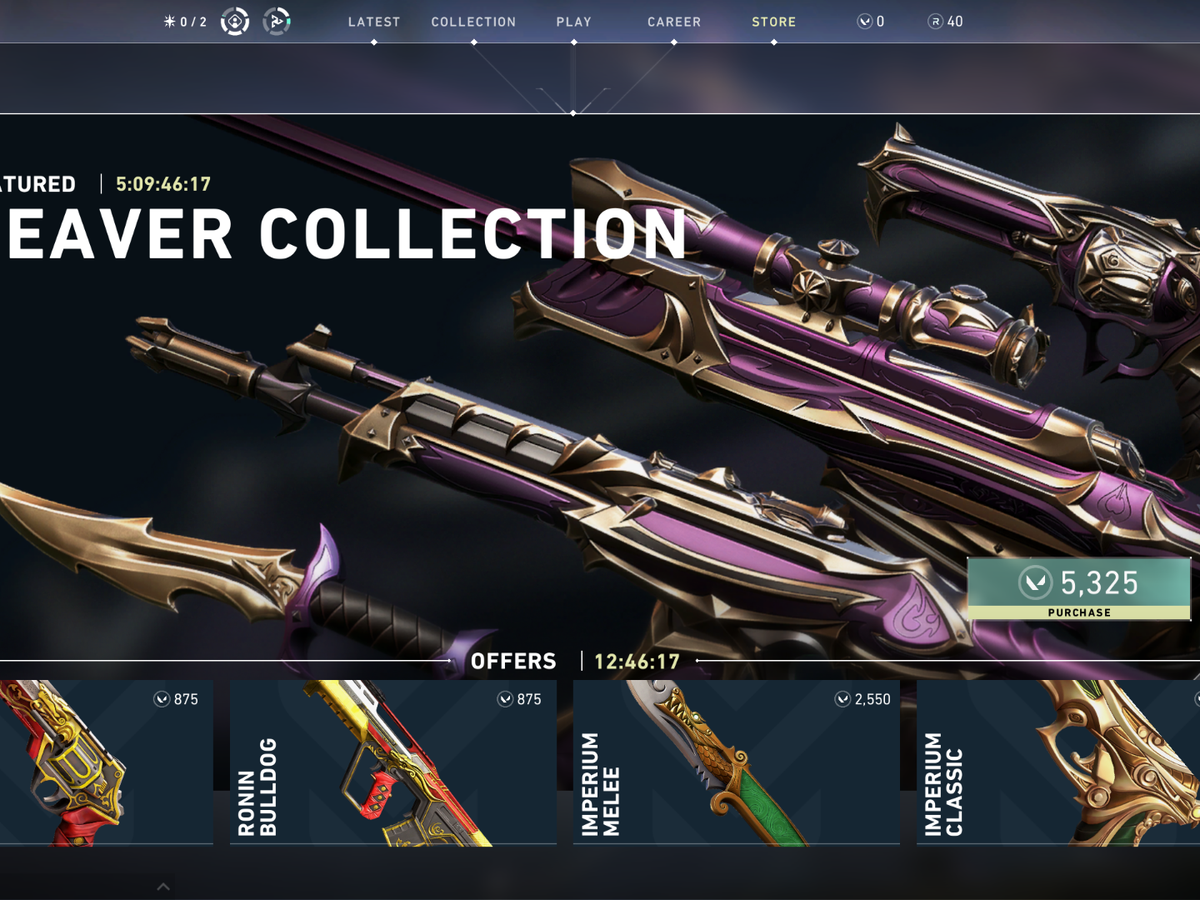Image resolution: width=1200 pixels, height=900 pixels.
Task: Open the second circular contract icon
Action: [277, 21]
